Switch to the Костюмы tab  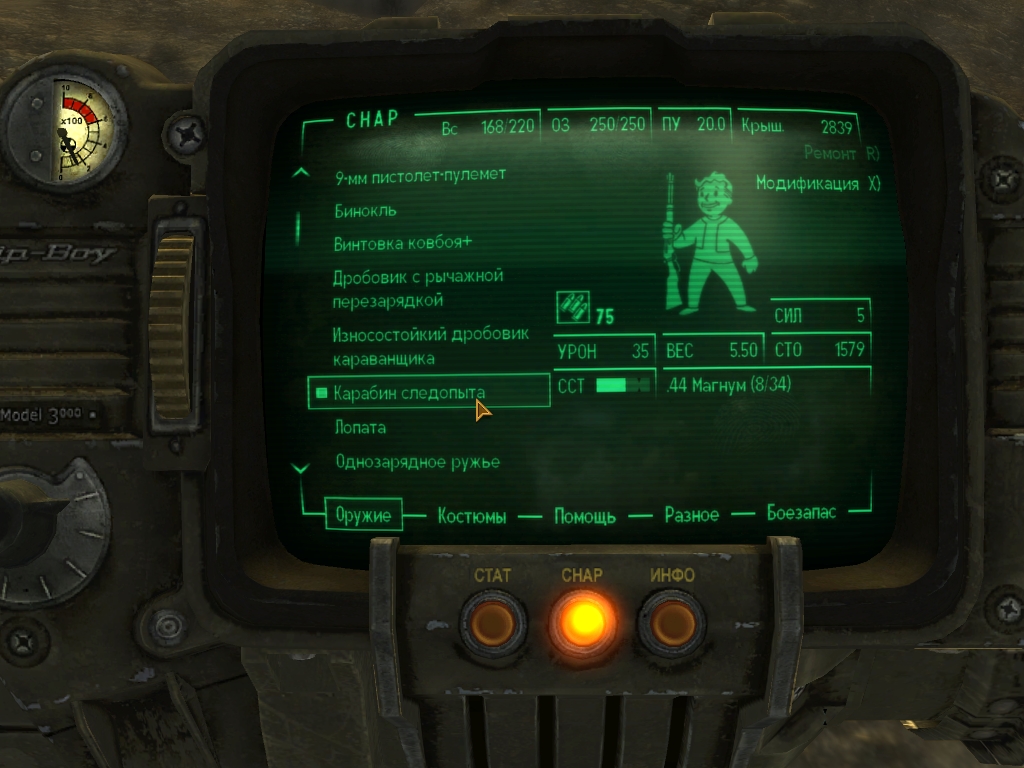tap(472, 516)
